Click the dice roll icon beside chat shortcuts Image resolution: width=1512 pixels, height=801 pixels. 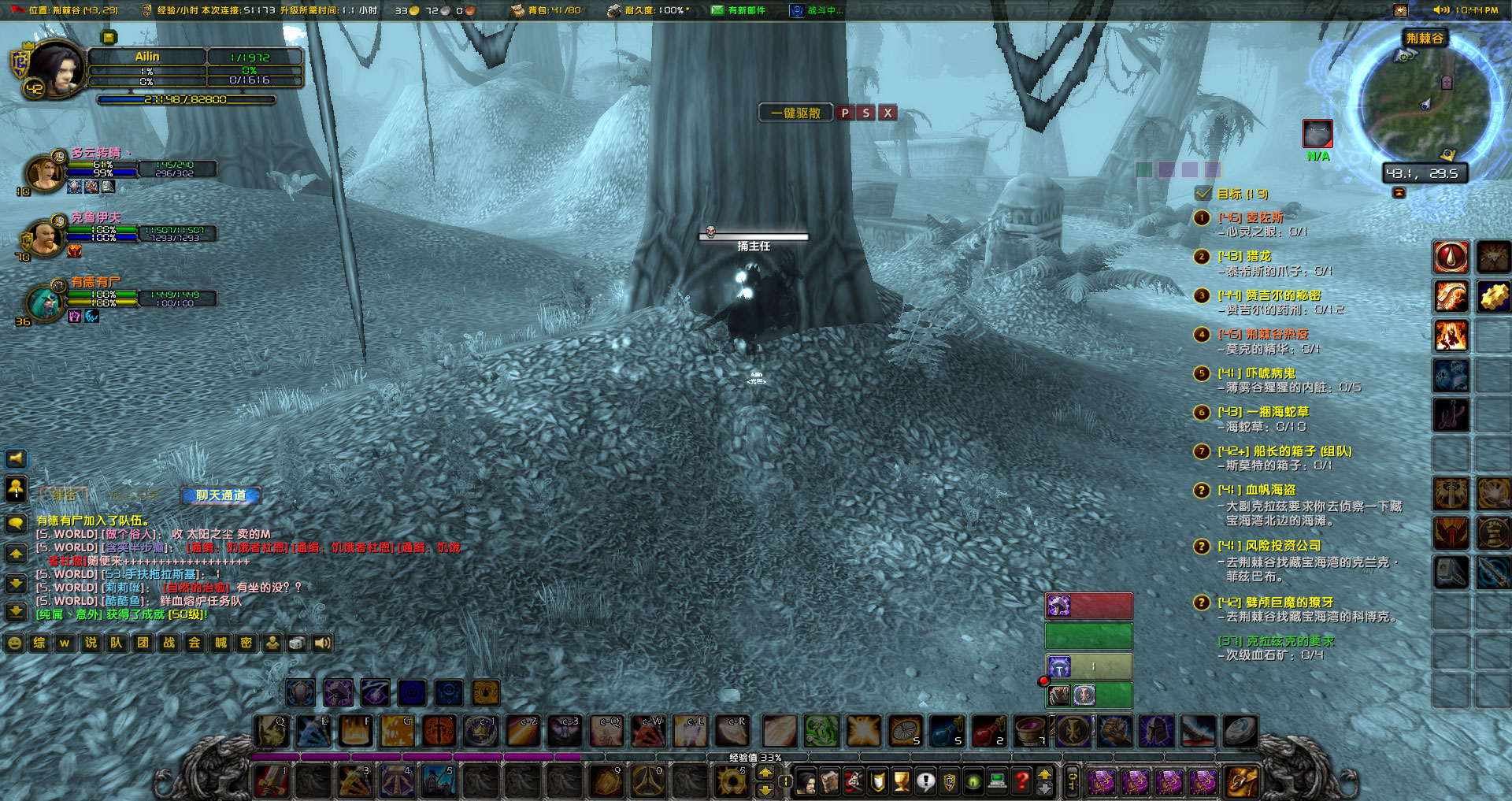pyautogui.click(x=297, y=643)
